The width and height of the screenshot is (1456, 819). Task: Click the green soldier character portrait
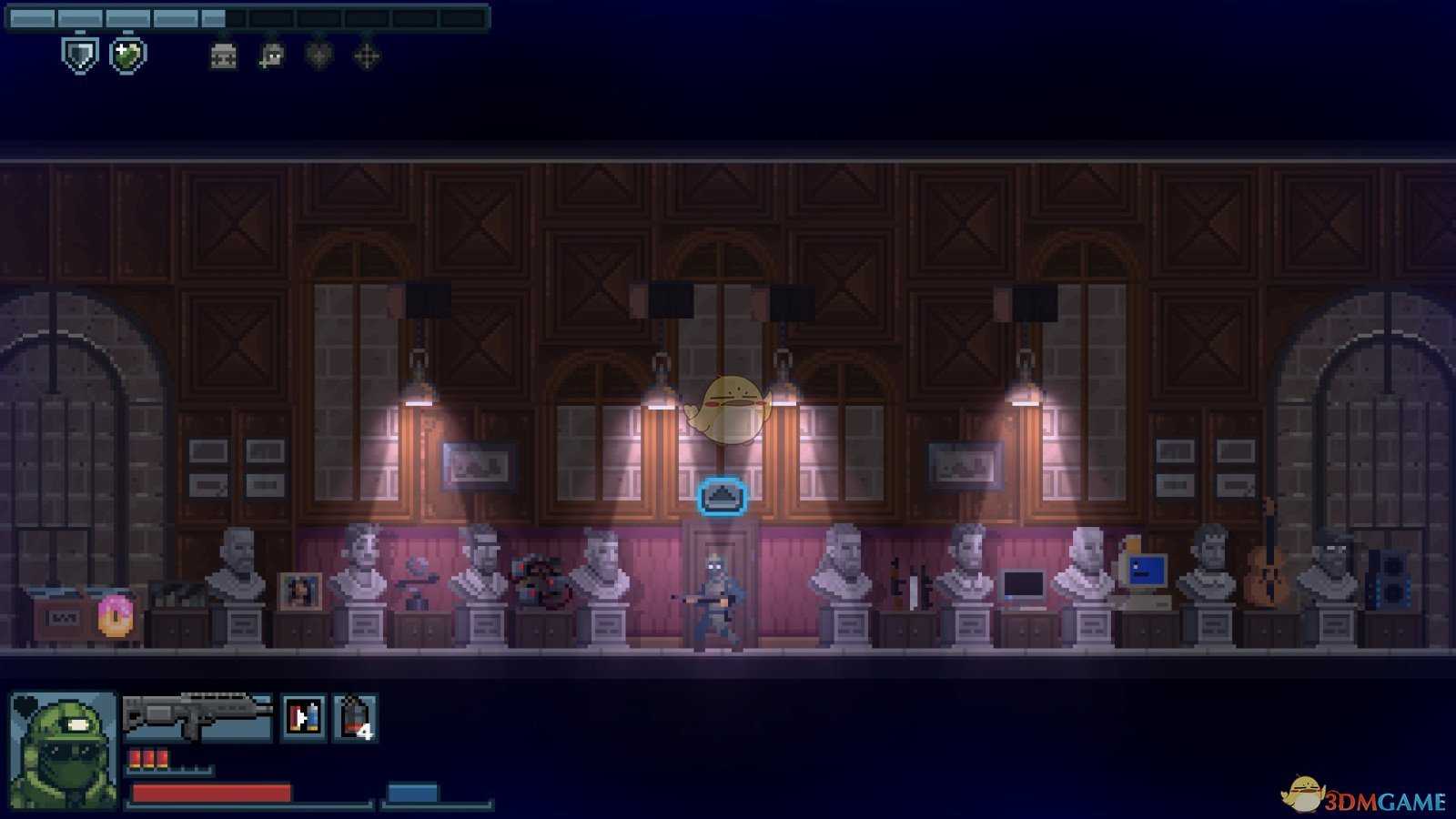63,750
